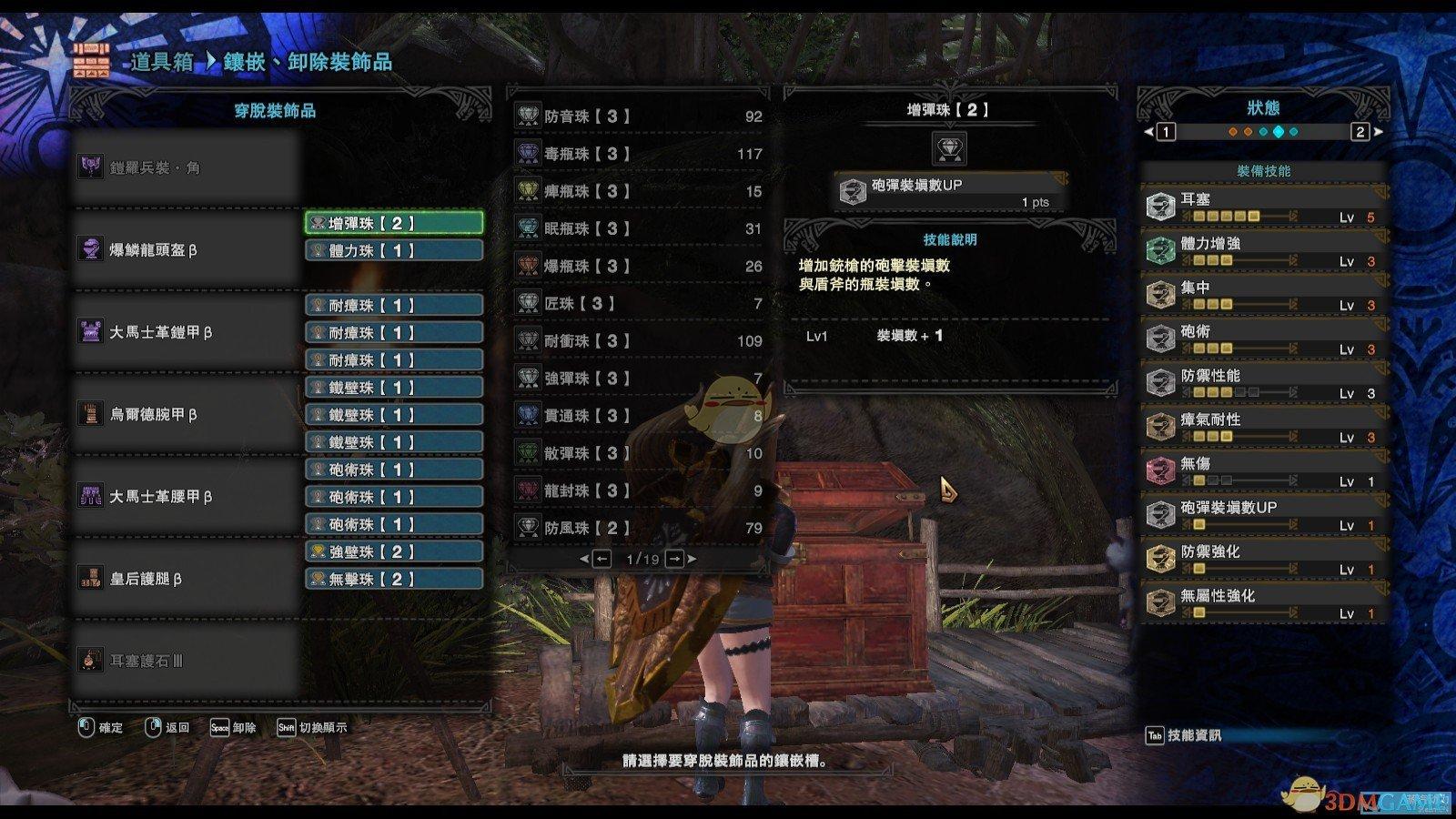Select the 皇后護腿β armor piece
The height and width of the screenshot is (819, 1456).
click(187, 579)
